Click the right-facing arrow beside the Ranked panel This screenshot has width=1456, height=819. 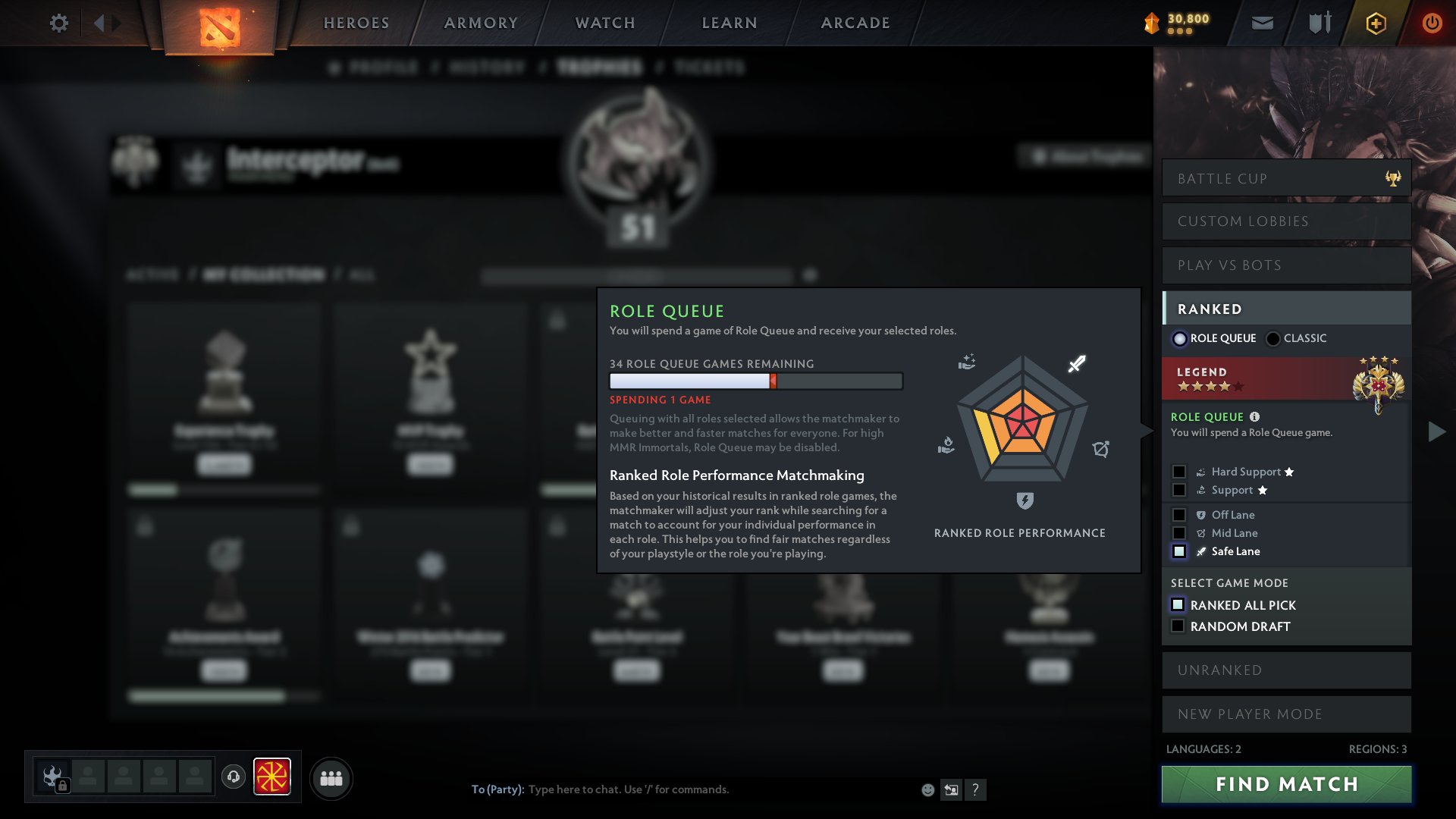(1435, 431)
